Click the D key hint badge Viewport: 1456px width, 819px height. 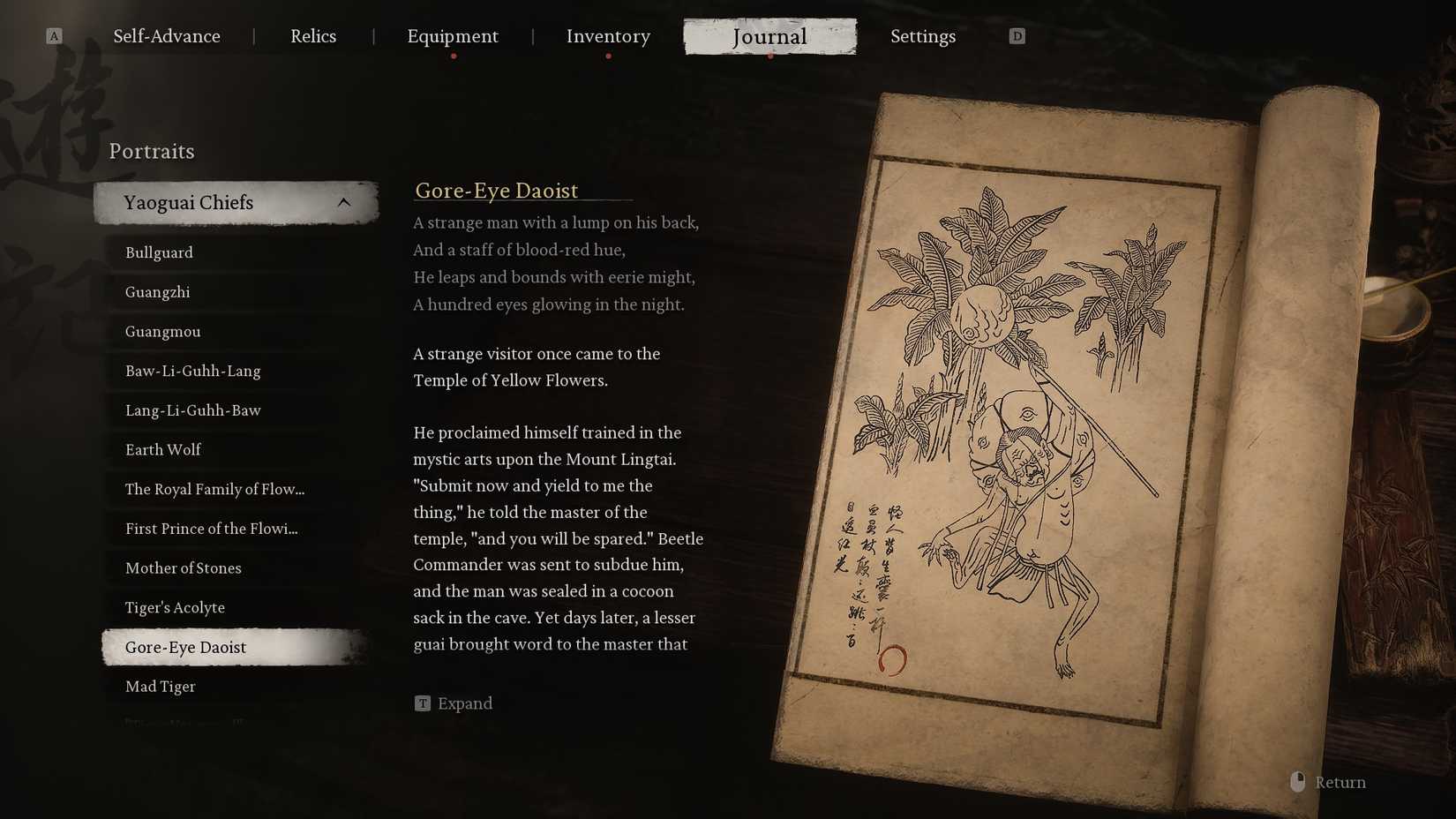pyautogui.click(x=1017, y=35)
